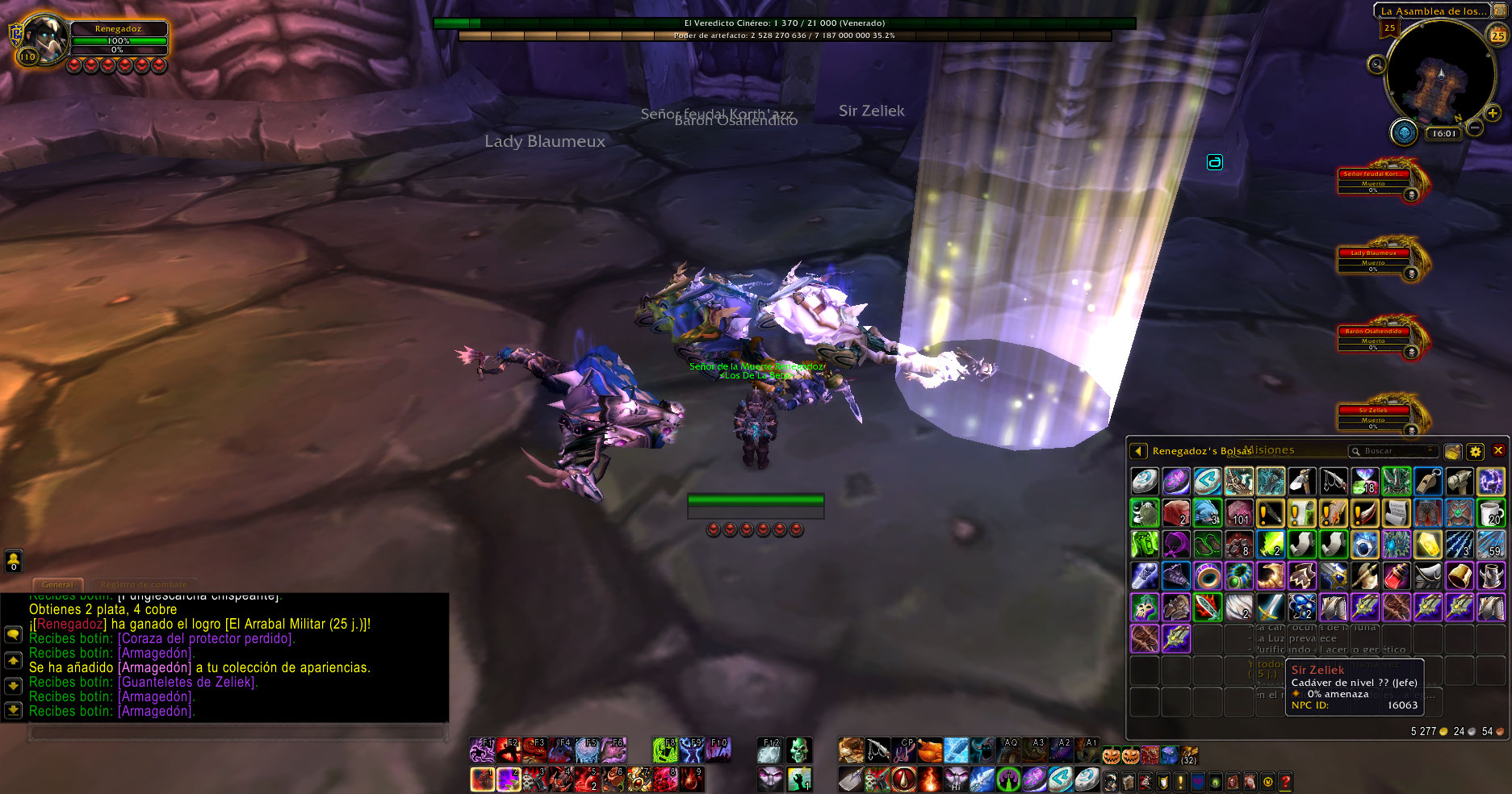Open the Registro de combate tab

[x=144, y=584]
